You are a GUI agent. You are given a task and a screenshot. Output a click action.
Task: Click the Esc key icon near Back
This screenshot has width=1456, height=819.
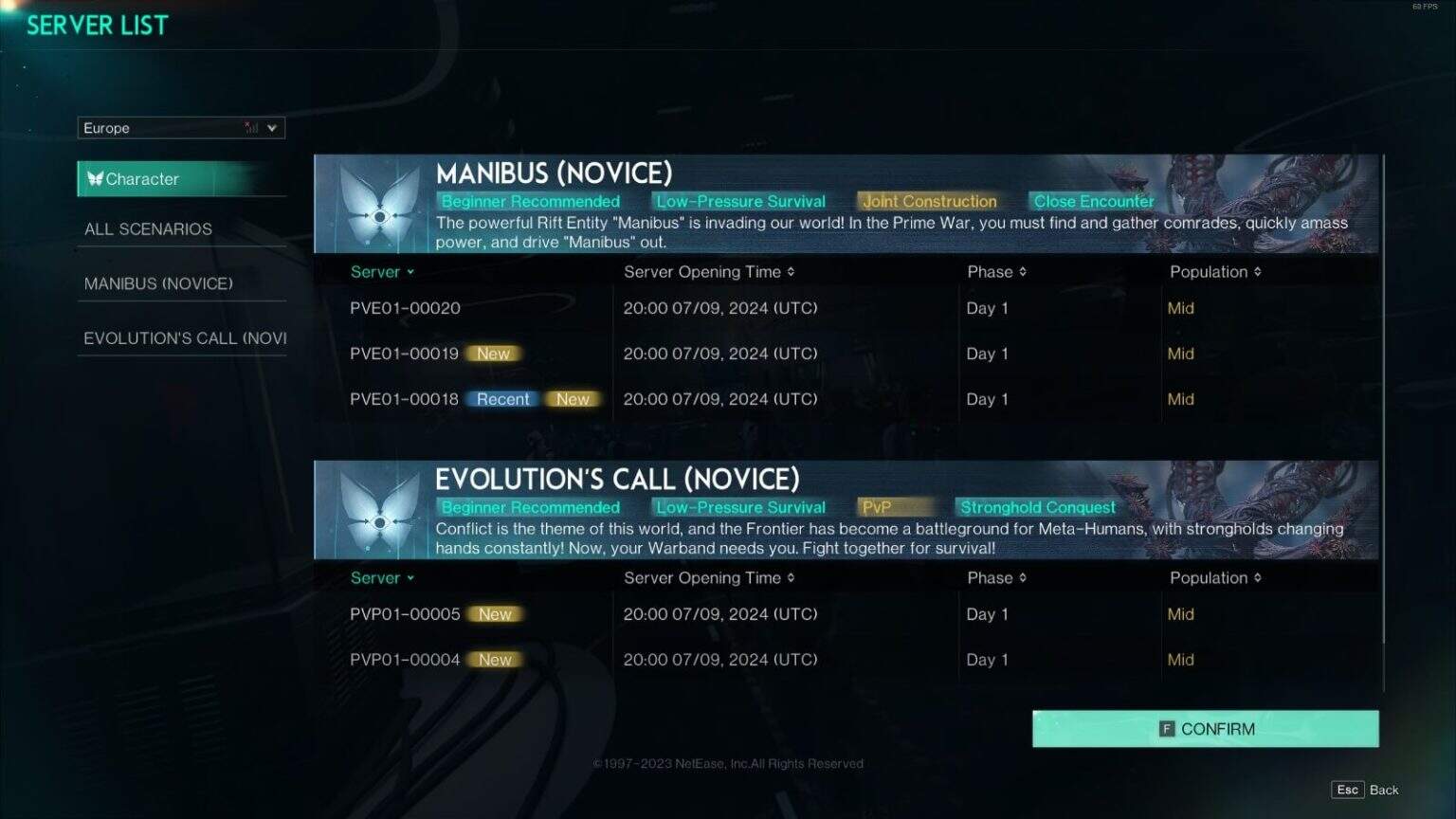coord(1348,789)
